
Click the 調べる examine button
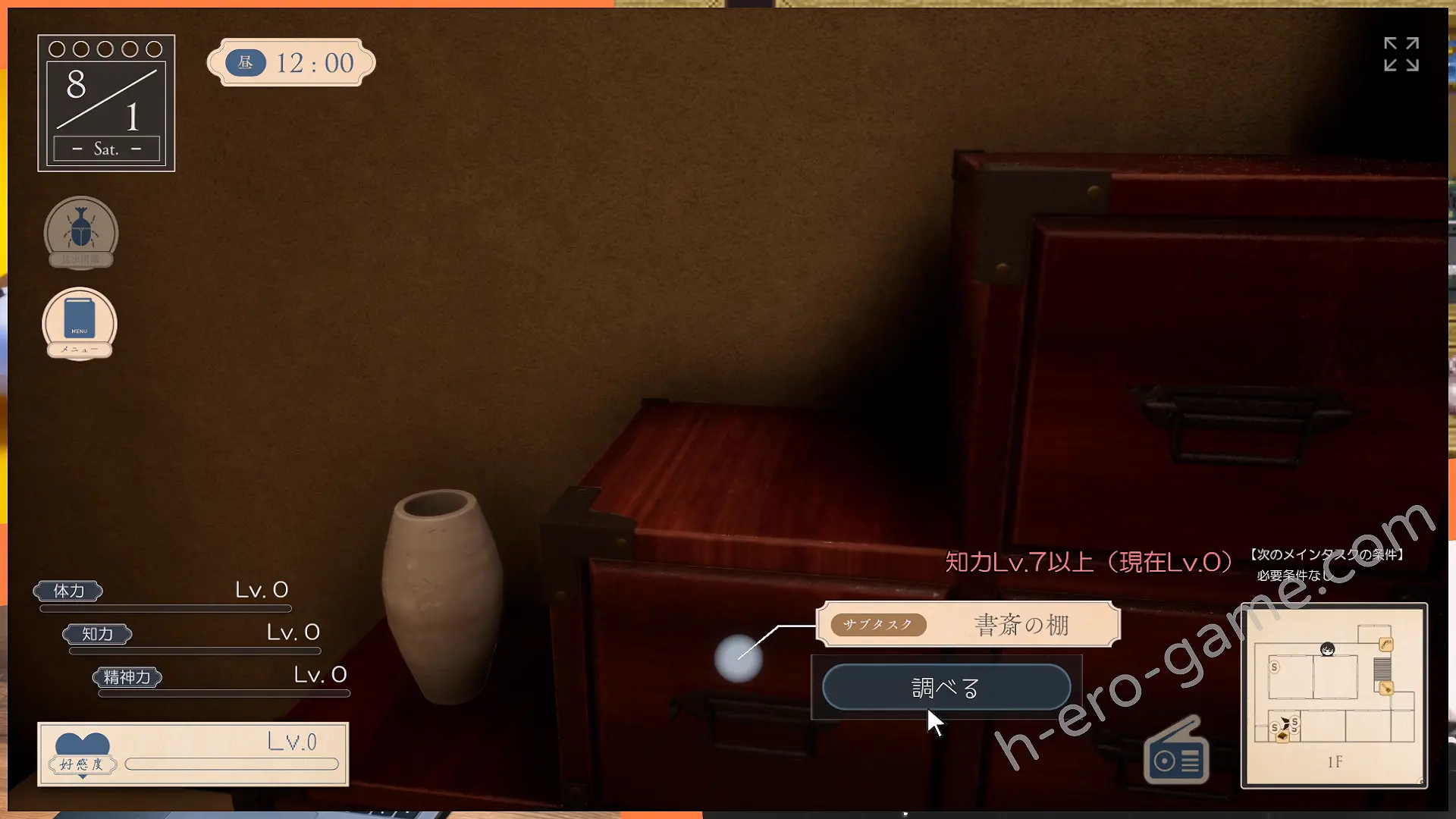pos(946,688)
